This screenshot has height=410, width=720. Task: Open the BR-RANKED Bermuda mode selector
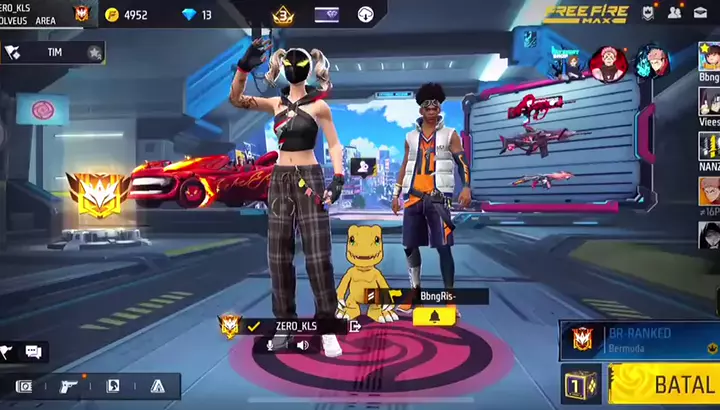[x=640, y=339]
